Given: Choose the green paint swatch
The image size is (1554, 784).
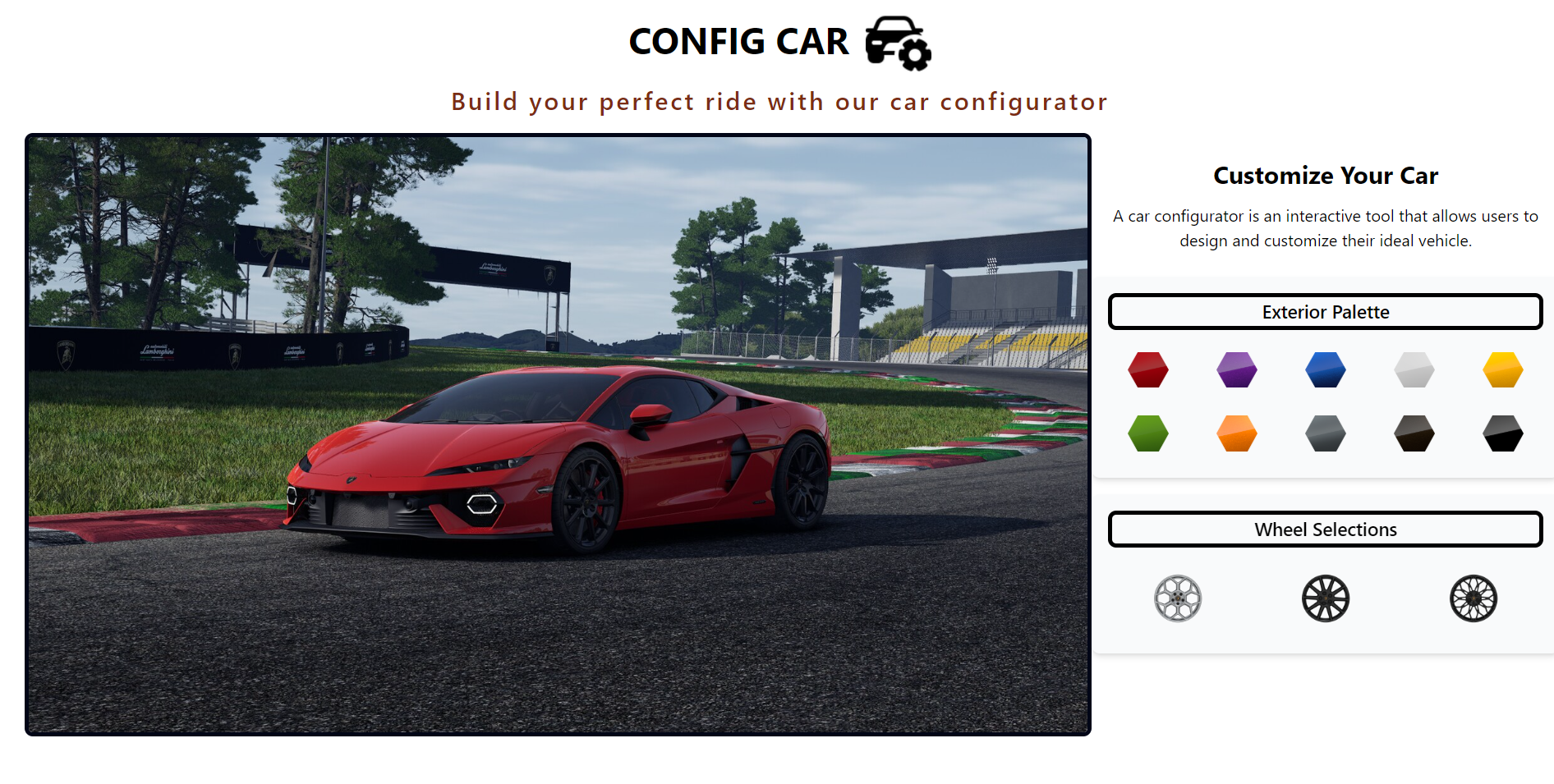Looking at the screenshot, I should click(x=1147, y=433).
